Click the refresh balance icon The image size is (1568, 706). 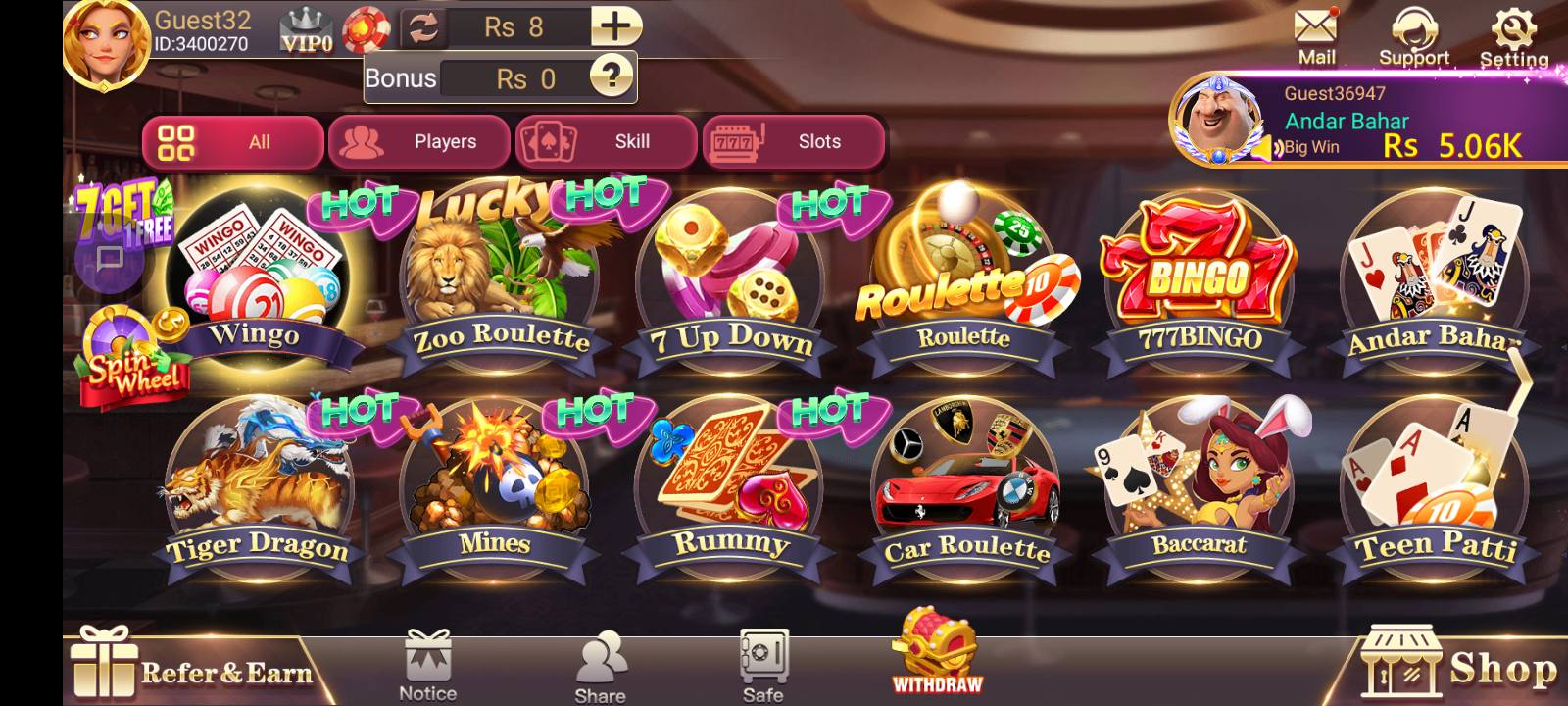423,26
